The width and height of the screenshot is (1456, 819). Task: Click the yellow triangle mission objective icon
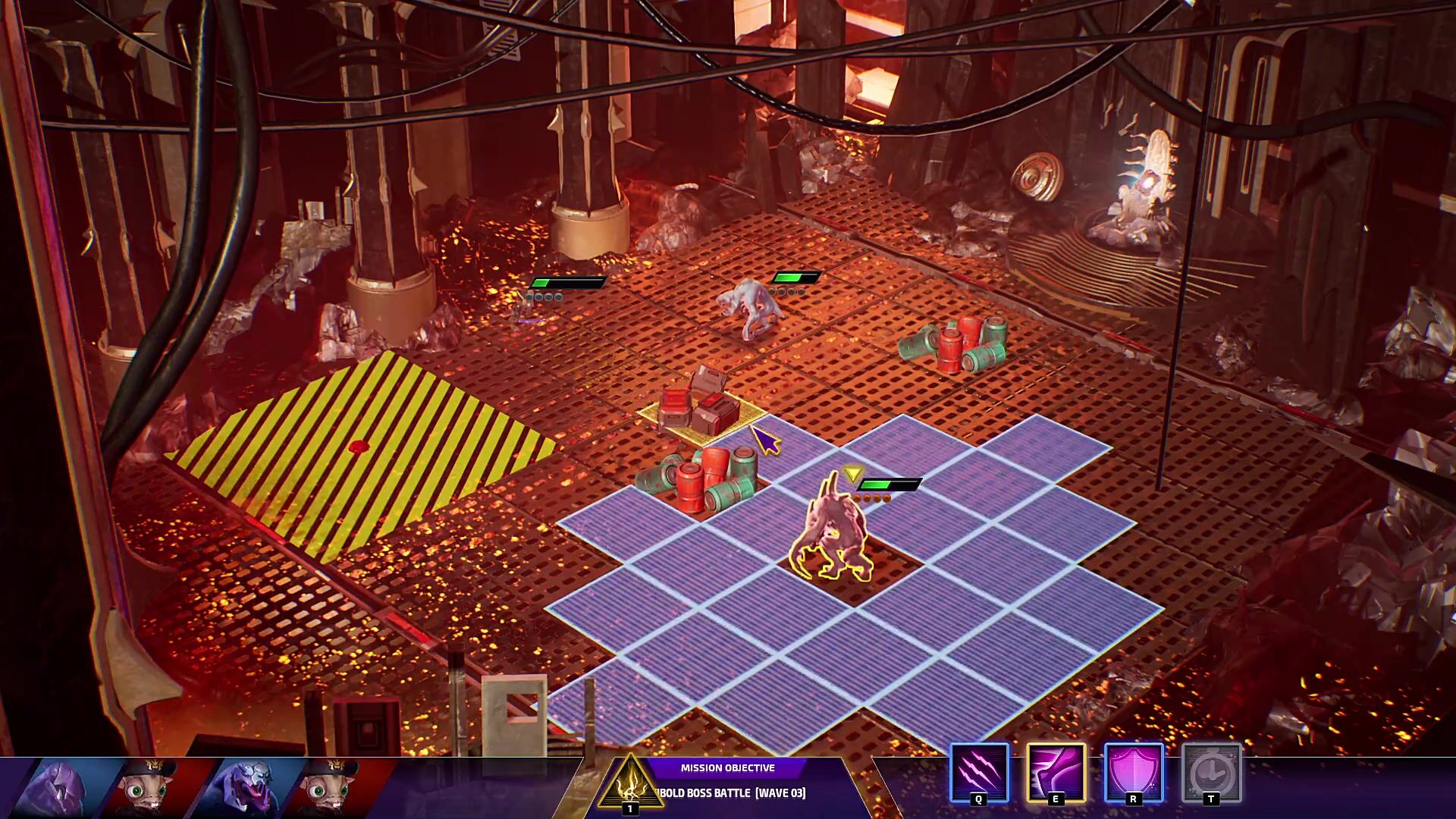click(x=629, y=784)
